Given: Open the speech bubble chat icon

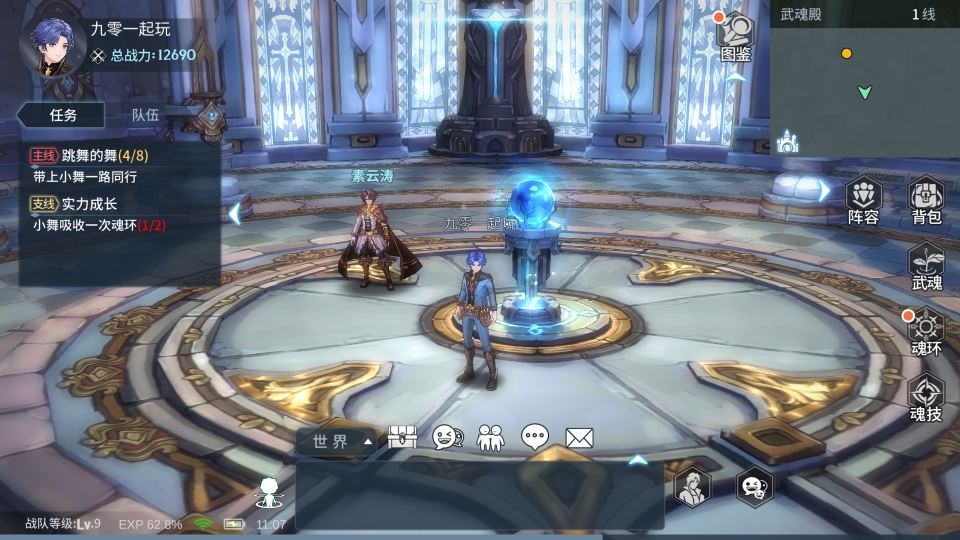Looking at the screenshot, I should click(x=535, y=437).
